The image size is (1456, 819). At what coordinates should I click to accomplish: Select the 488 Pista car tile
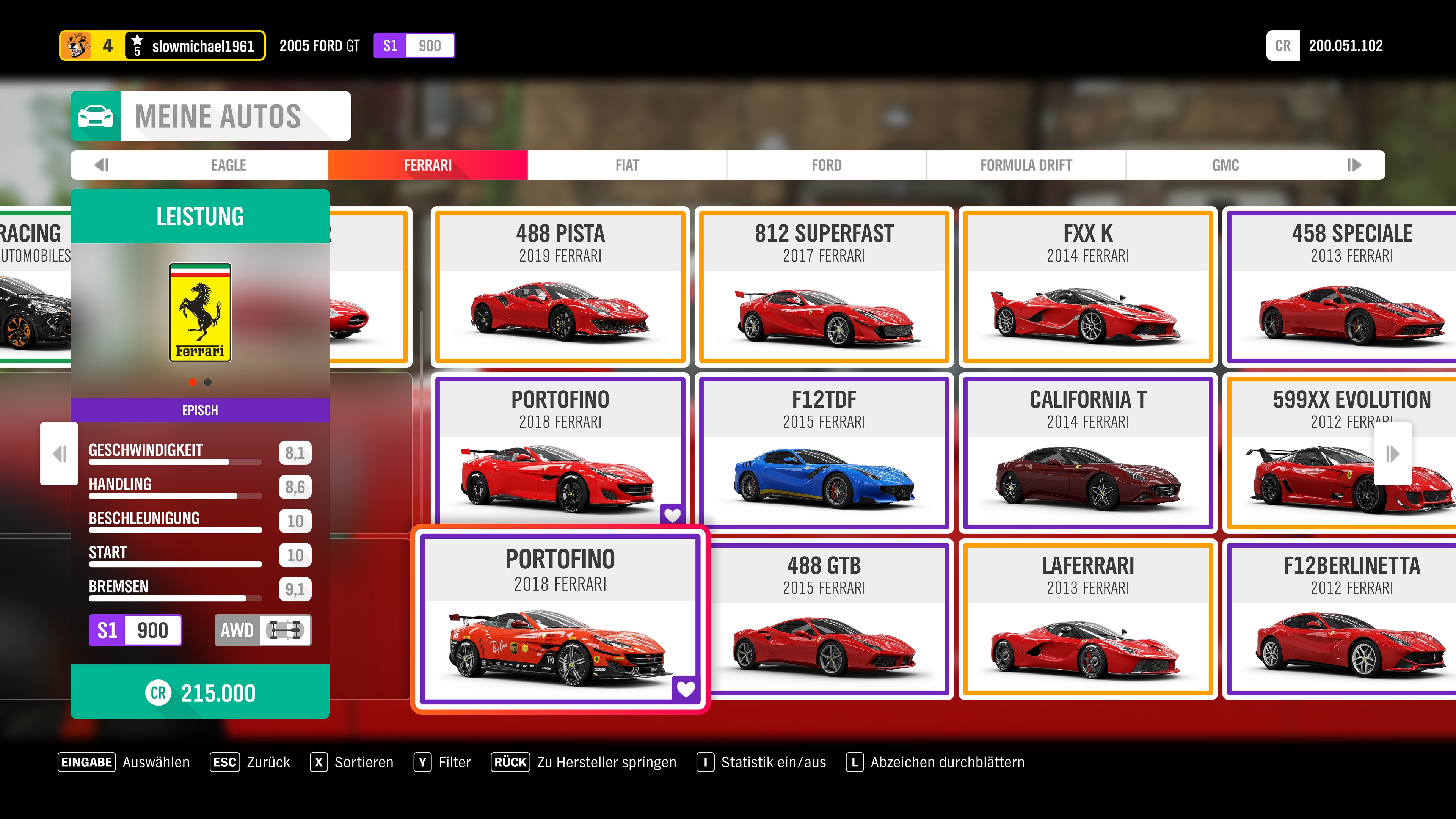(x=560, y=287)
